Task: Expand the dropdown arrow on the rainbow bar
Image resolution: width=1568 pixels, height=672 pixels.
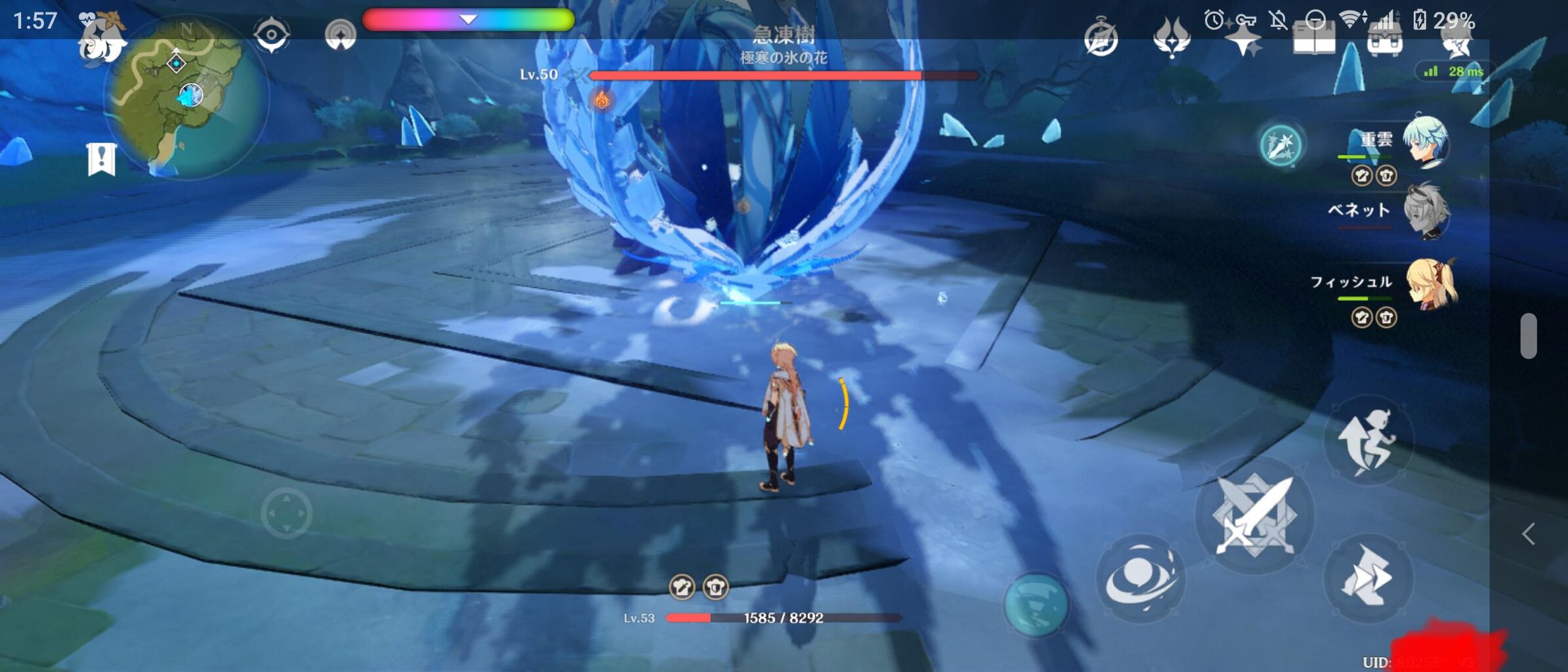Action: [x=469, y=20]
